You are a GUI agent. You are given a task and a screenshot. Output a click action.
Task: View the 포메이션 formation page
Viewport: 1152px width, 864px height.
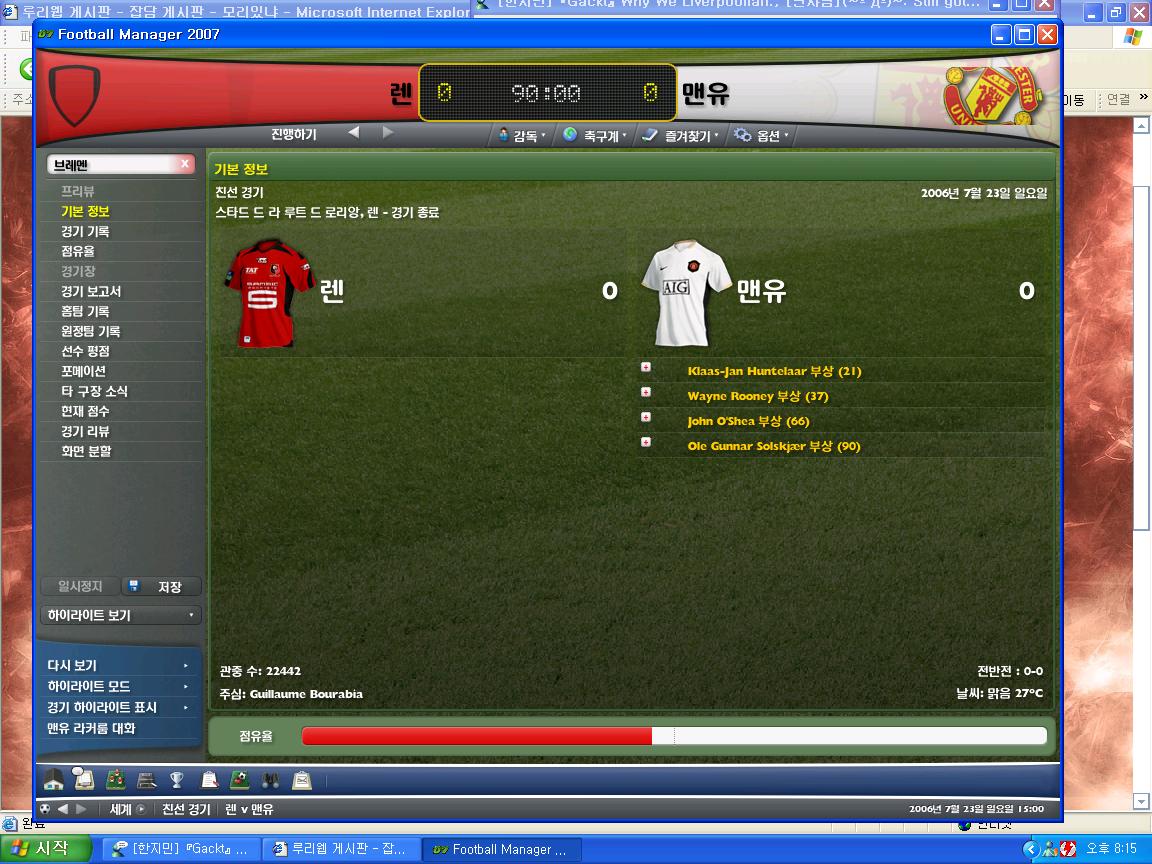(83, 371)
